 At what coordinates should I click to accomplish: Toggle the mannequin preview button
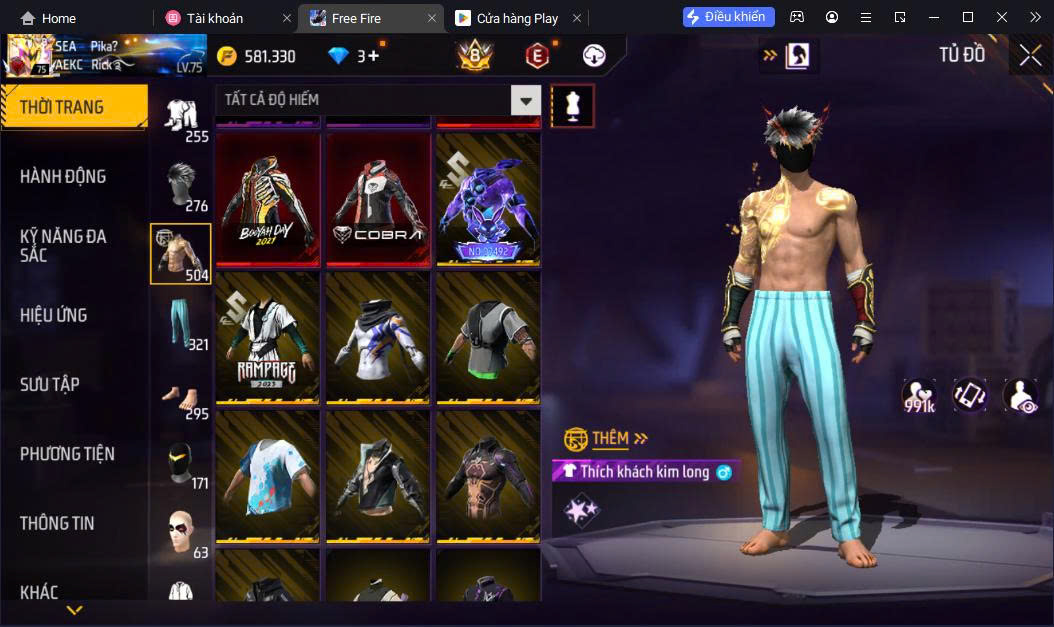pos(573,105)
